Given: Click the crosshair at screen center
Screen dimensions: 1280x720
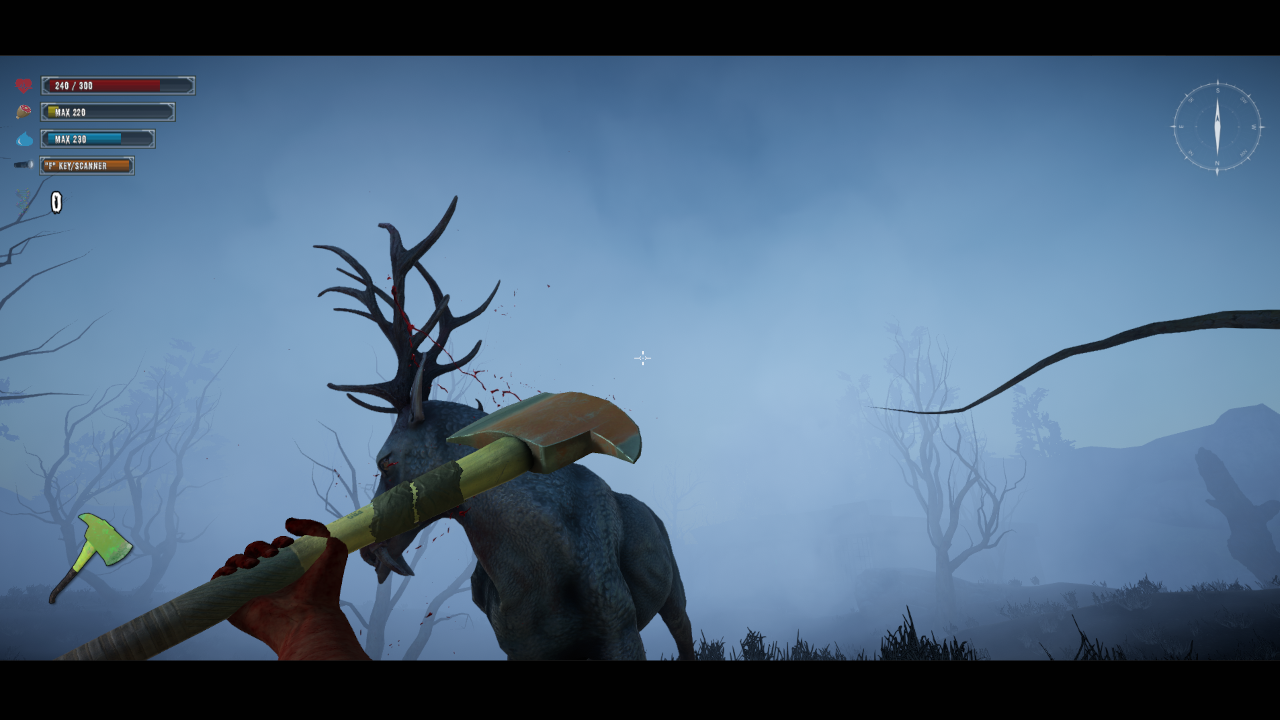Looking at the screenshot, I should pyautogui.click(x=641, y=357).
